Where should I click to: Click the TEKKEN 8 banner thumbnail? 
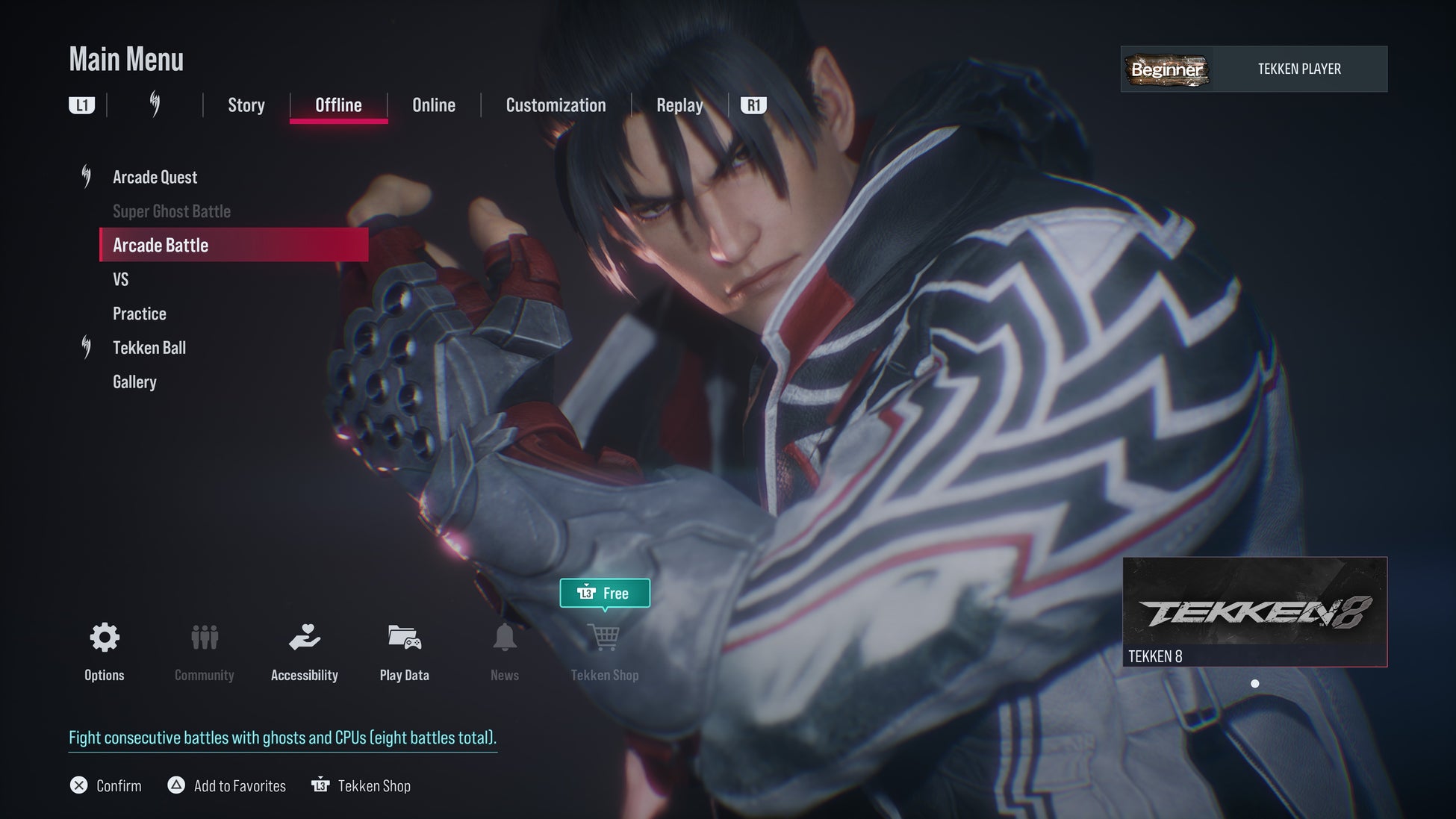(1254, 611)
